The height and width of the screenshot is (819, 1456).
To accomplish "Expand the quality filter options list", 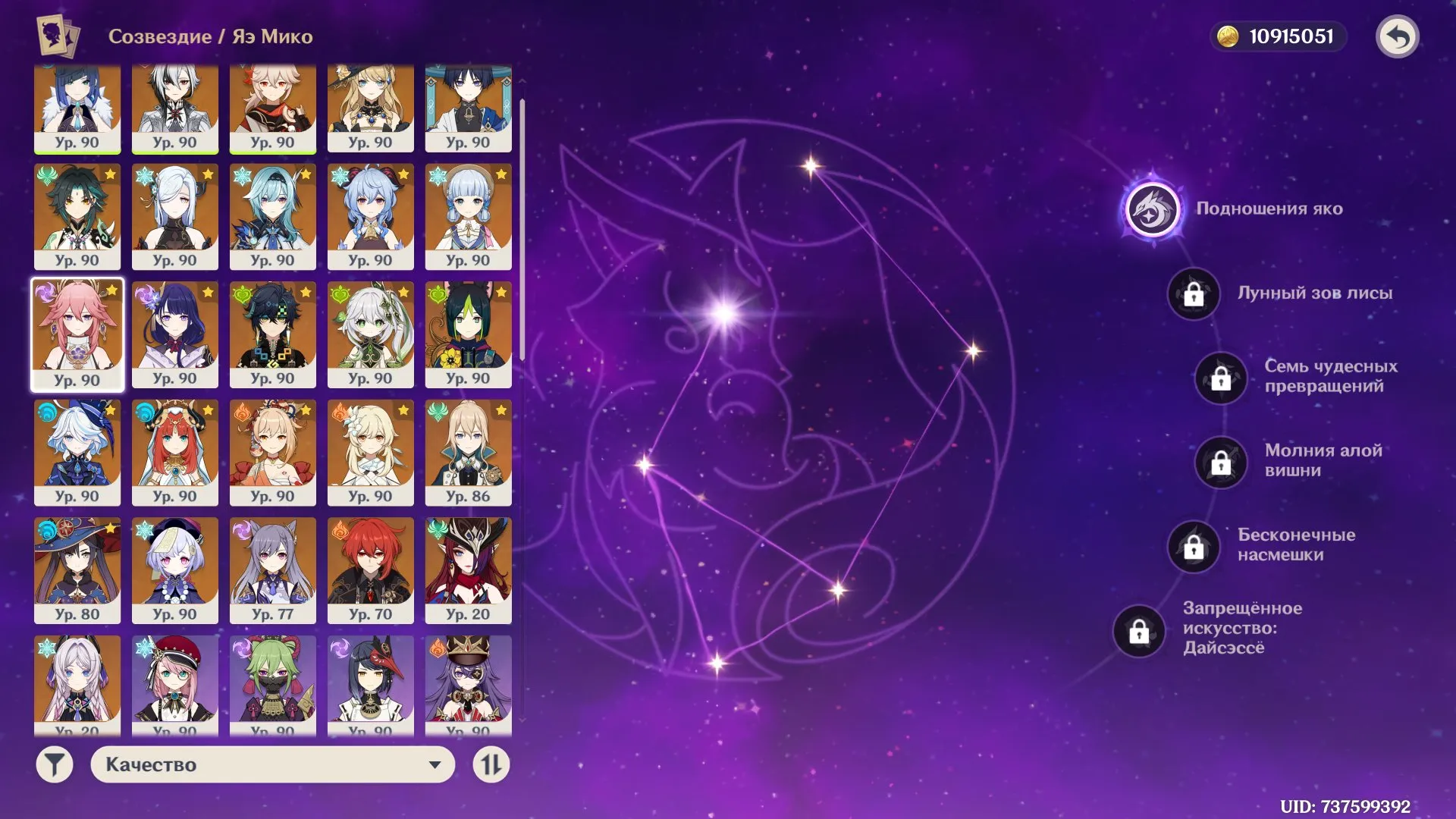I will 433,766.
